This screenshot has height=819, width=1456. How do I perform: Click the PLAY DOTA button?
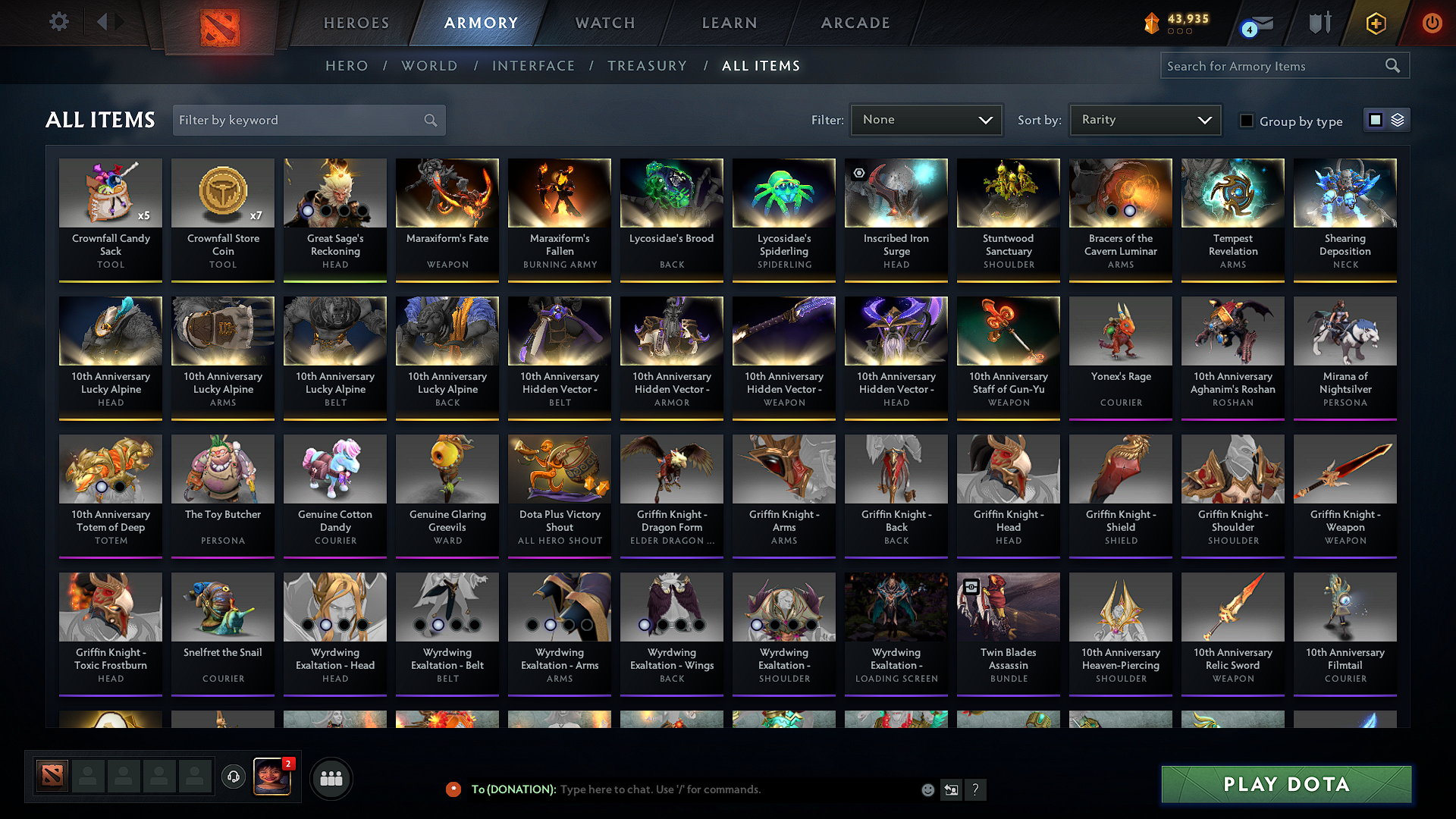(x=1285, y=785)
